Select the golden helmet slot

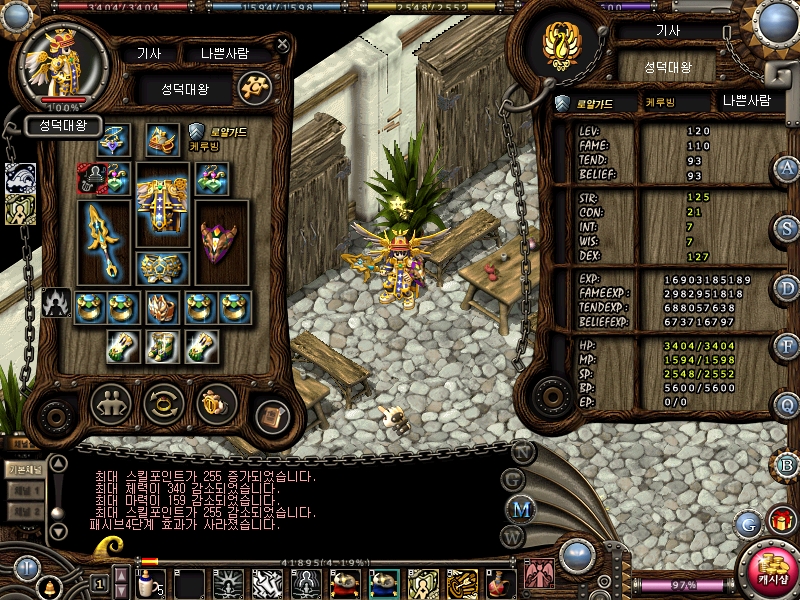[162, 141]
